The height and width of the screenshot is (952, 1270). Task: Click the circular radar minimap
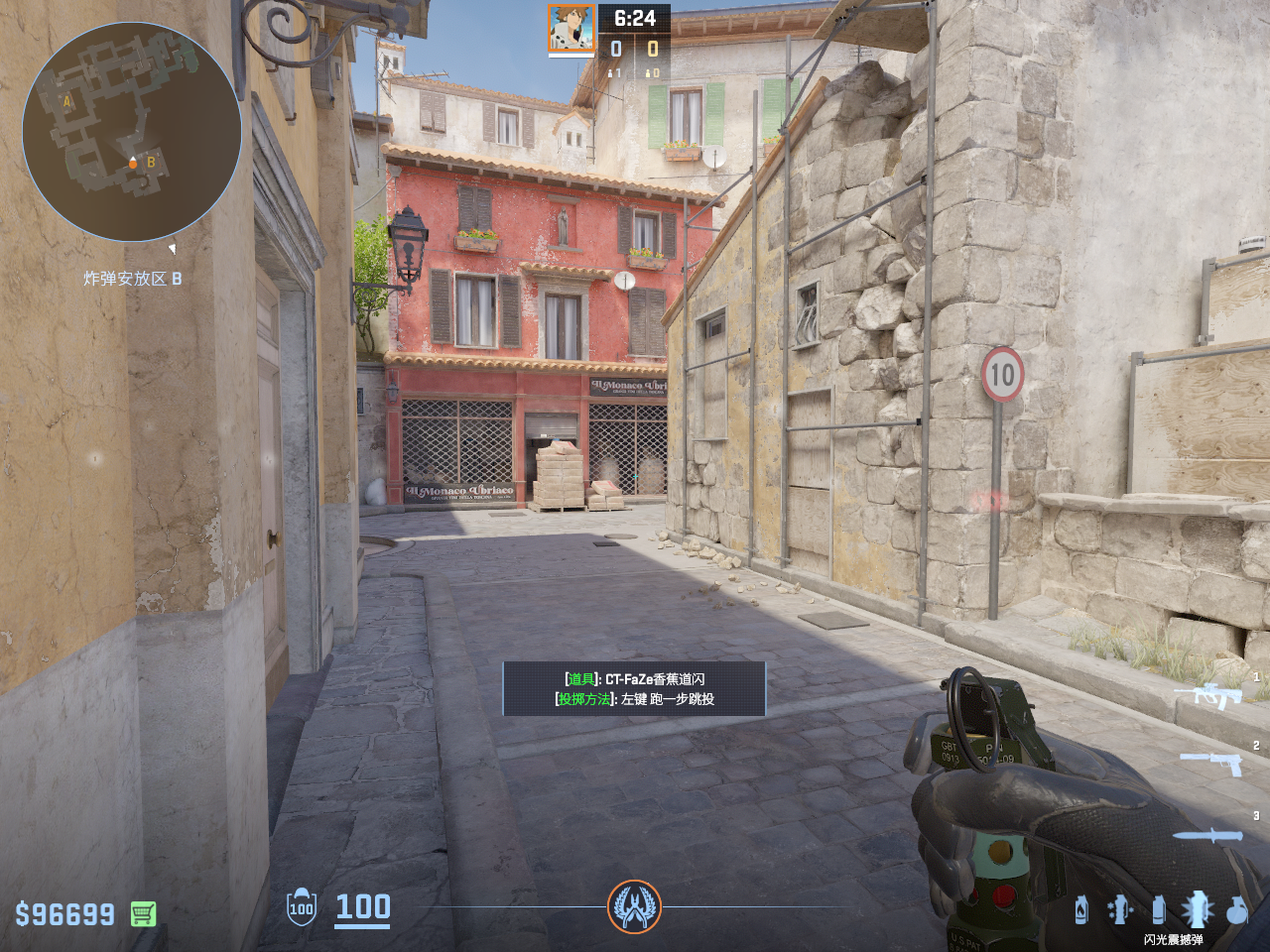tap(132, 132)
